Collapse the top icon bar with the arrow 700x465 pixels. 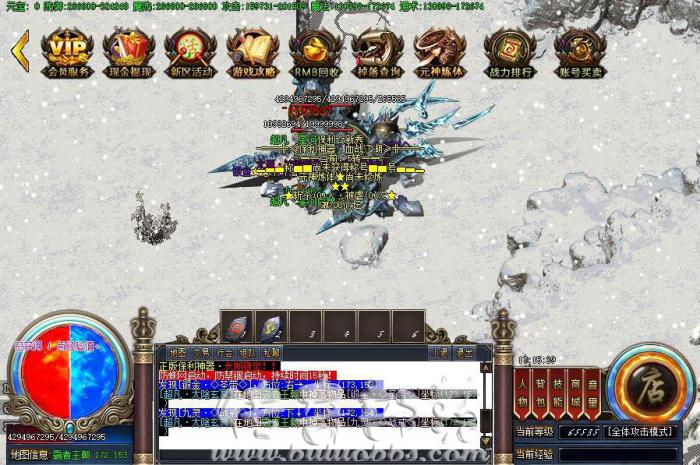(x=20, y=50)
